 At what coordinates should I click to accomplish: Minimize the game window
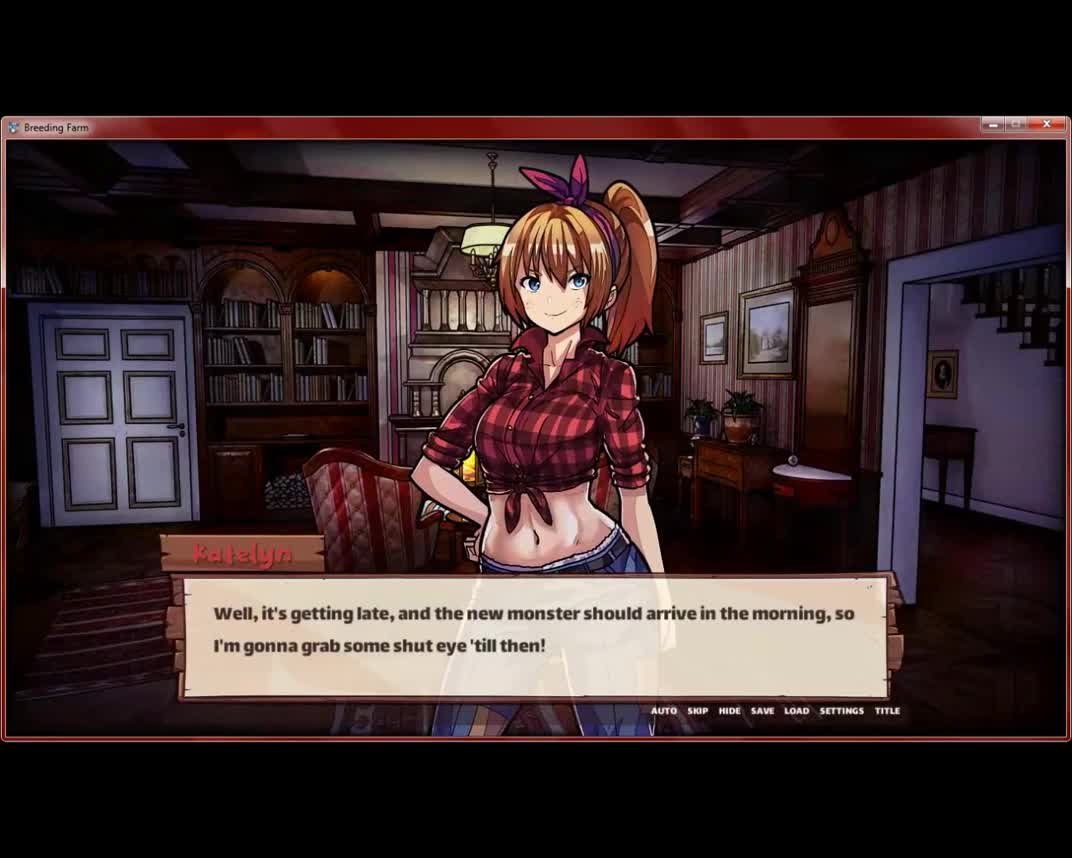point(992,125)
